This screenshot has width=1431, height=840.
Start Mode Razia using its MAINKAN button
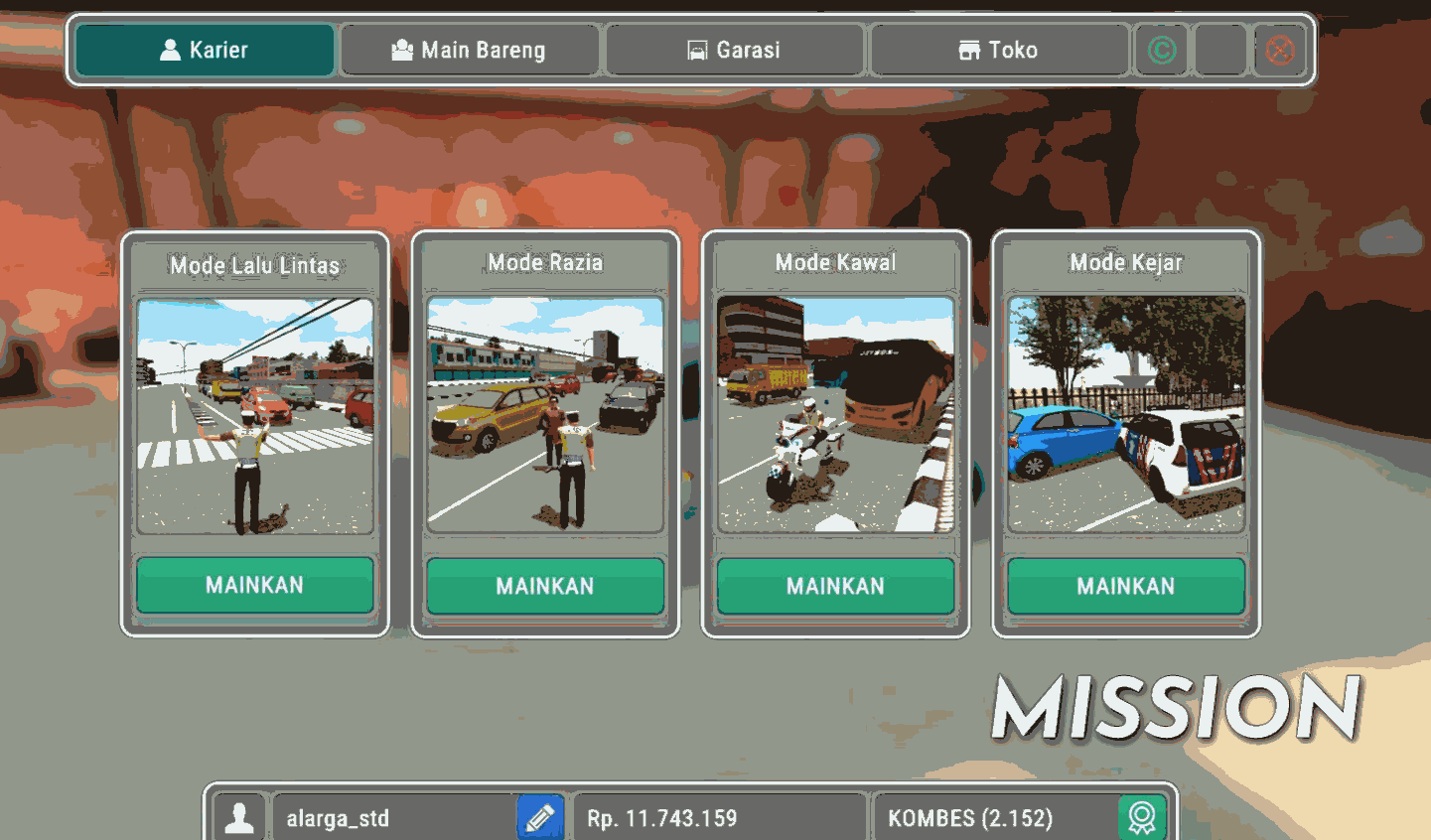[545, 586]
